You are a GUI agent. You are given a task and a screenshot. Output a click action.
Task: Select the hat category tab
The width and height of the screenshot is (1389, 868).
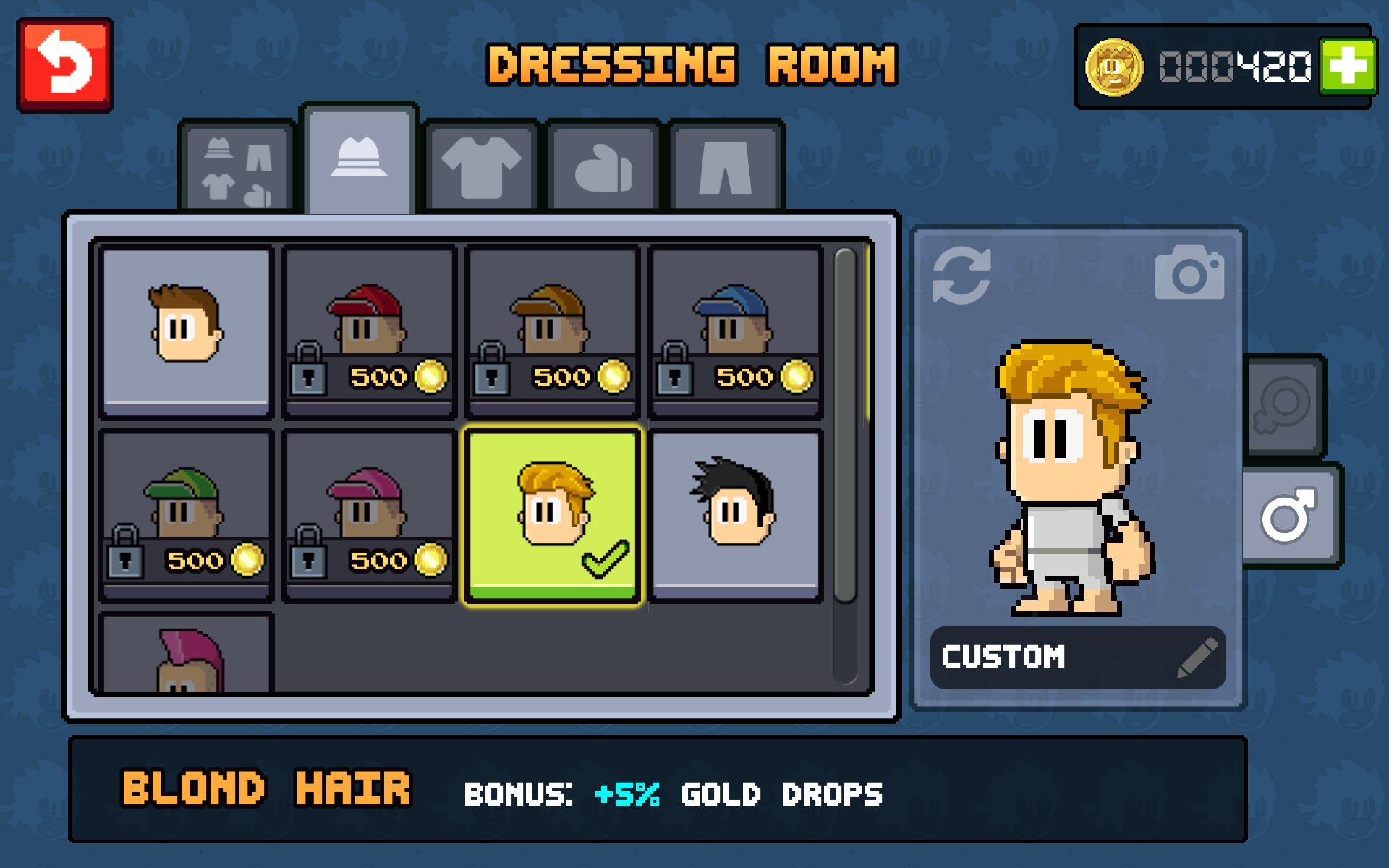coord(359,159)
